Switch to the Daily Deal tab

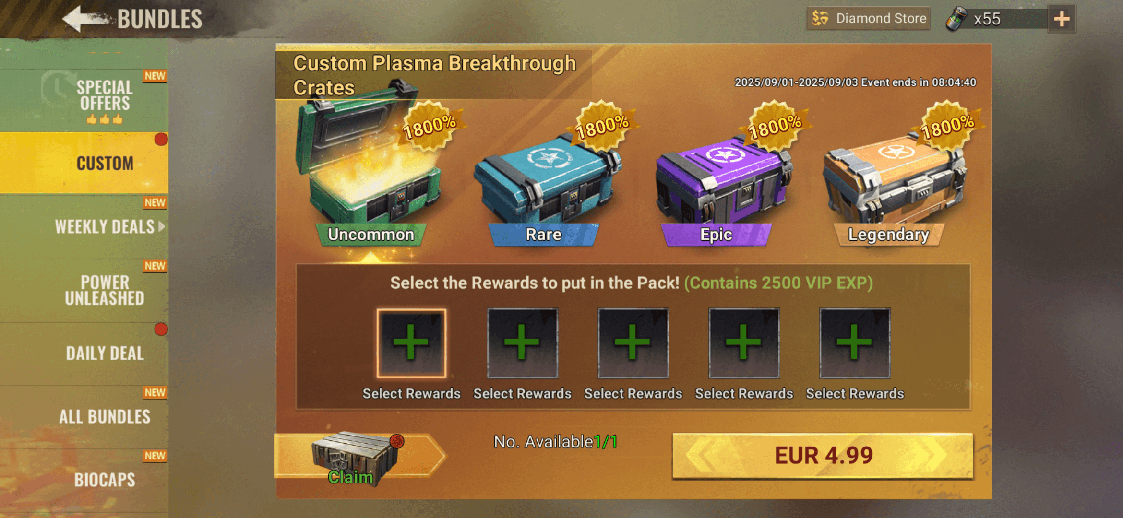coord(104,353)
